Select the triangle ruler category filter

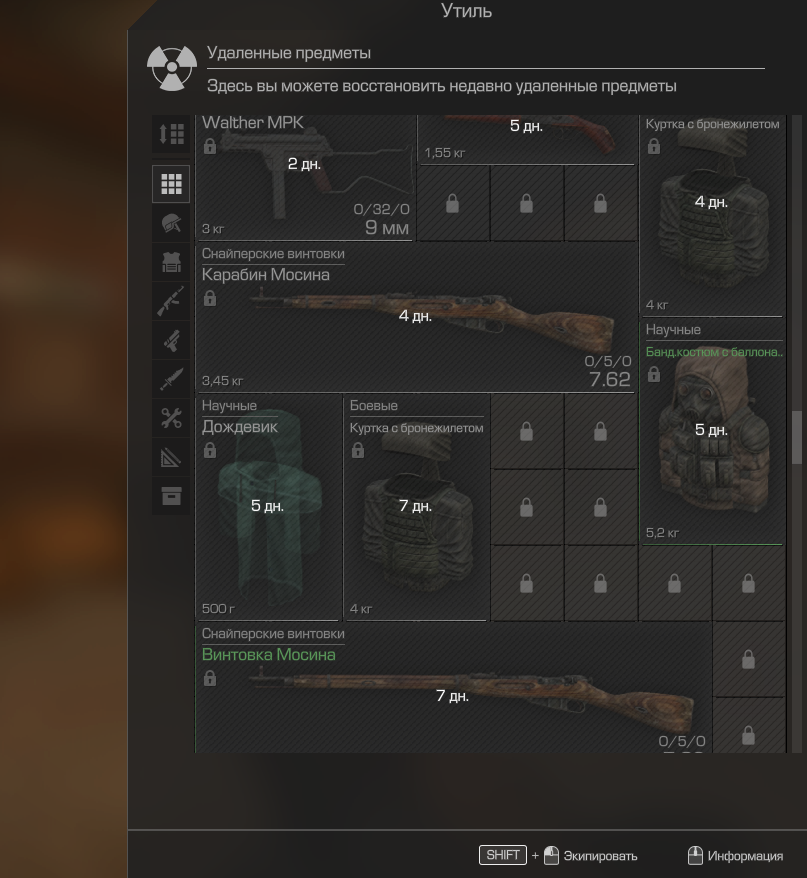[171, 457]
